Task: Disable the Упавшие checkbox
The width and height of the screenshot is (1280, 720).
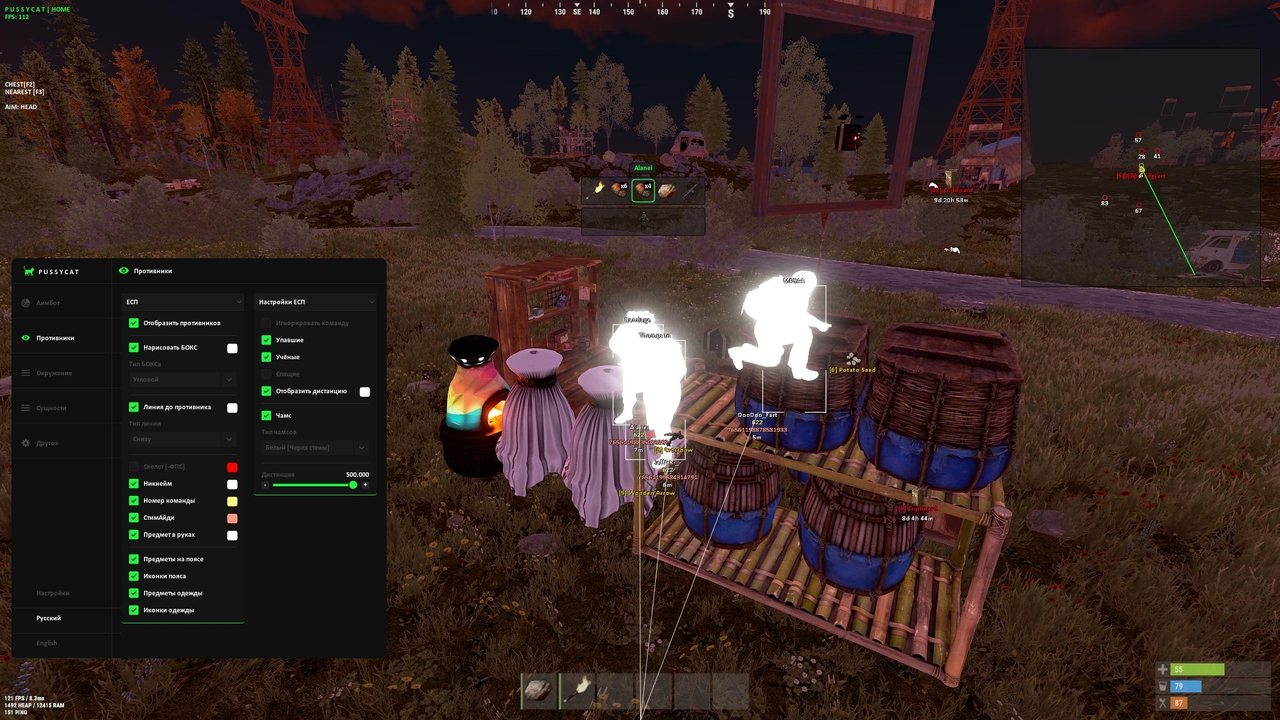Action: 266,340
